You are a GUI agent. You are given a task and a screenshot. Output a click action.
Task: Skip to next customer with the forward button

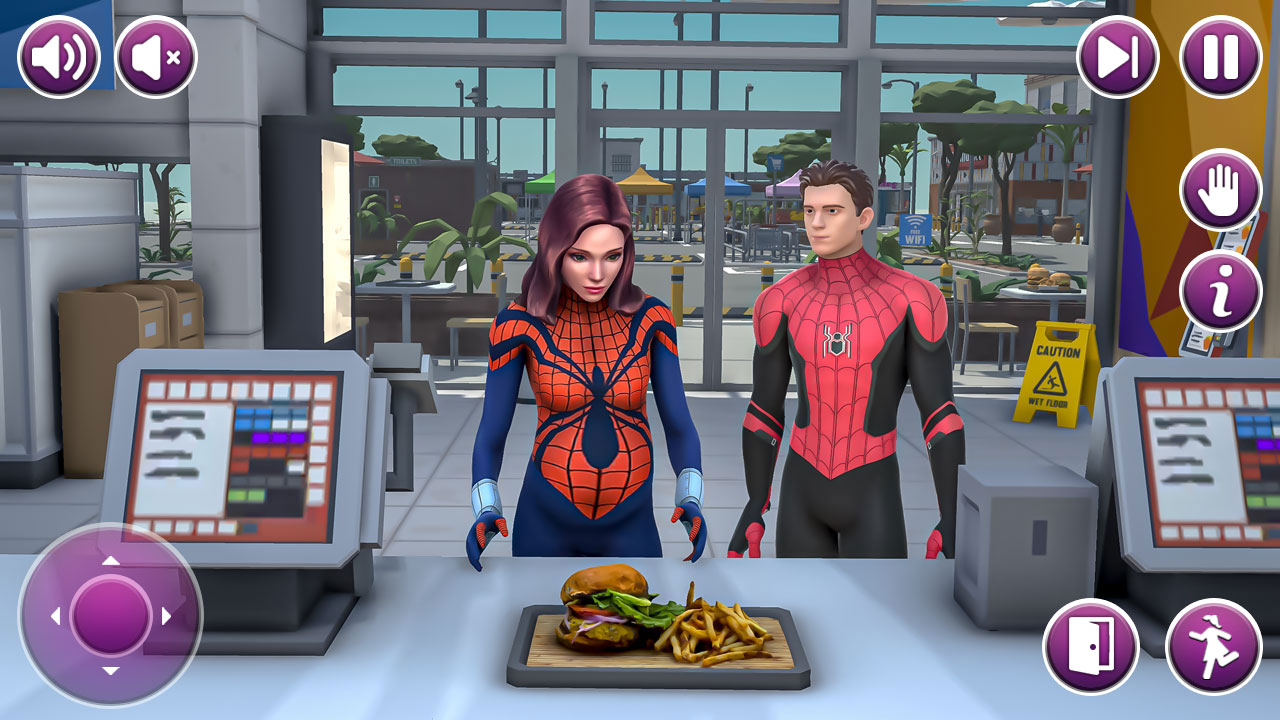coord(1118,57)
